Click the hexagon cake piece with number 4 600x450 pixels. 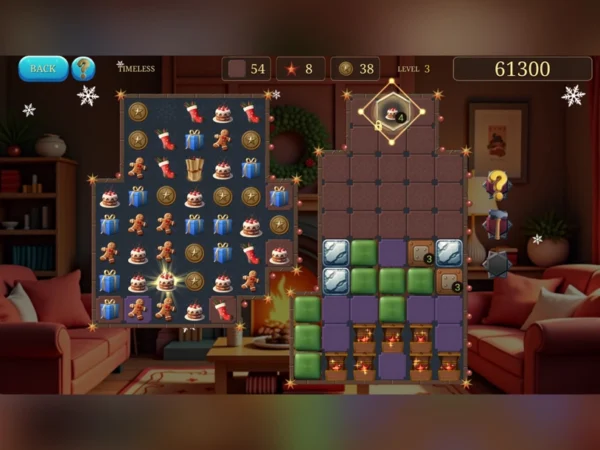tap(391, 112)
